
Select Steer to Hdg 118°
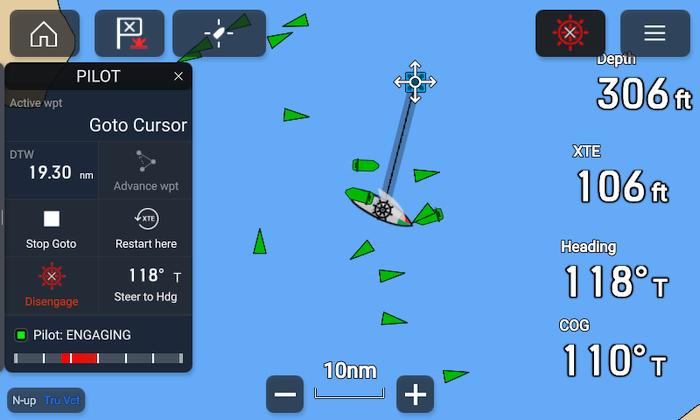coord(146,285)
